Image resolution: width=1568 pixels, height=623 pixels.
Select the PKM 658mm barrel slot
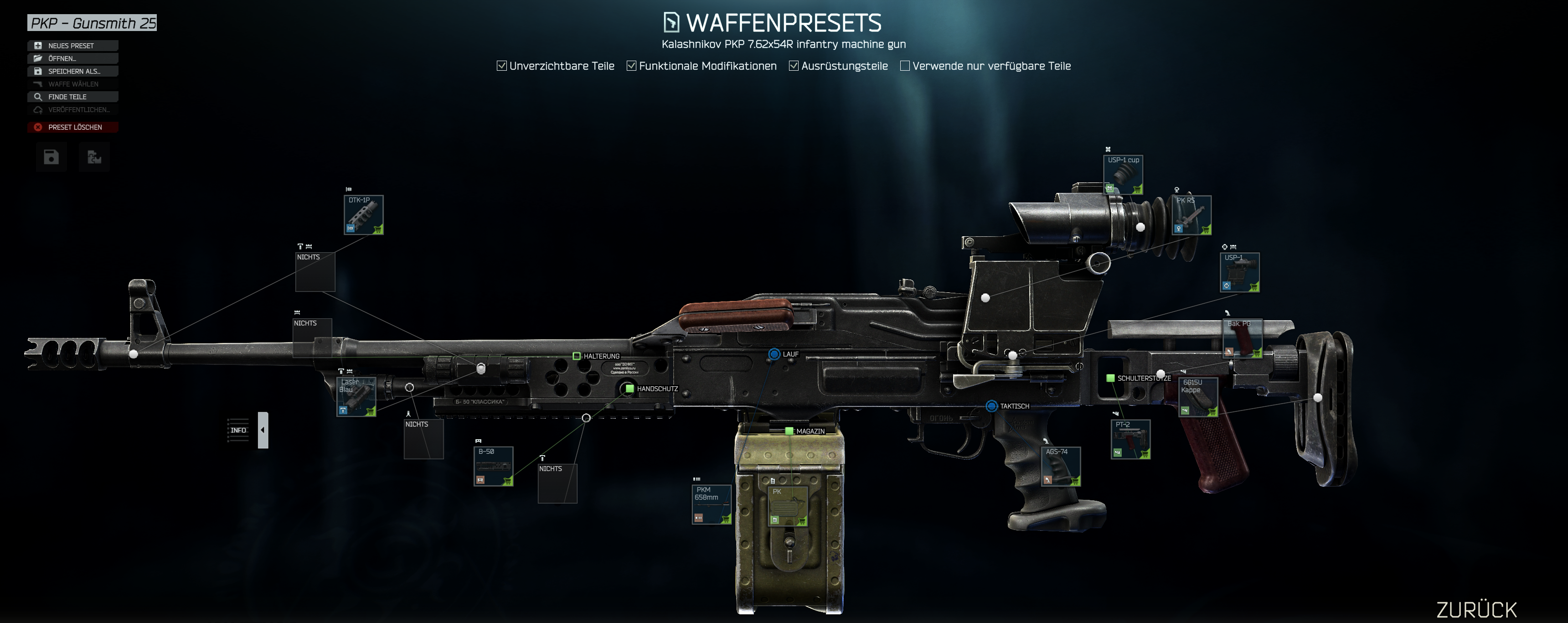tap(711, 504)
